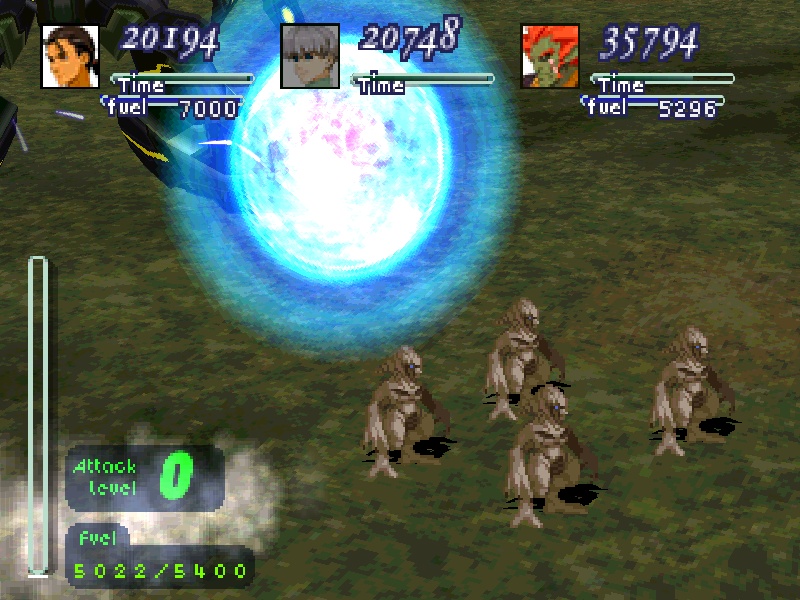Choose the silver-haired character's portrait

point(310,56)
